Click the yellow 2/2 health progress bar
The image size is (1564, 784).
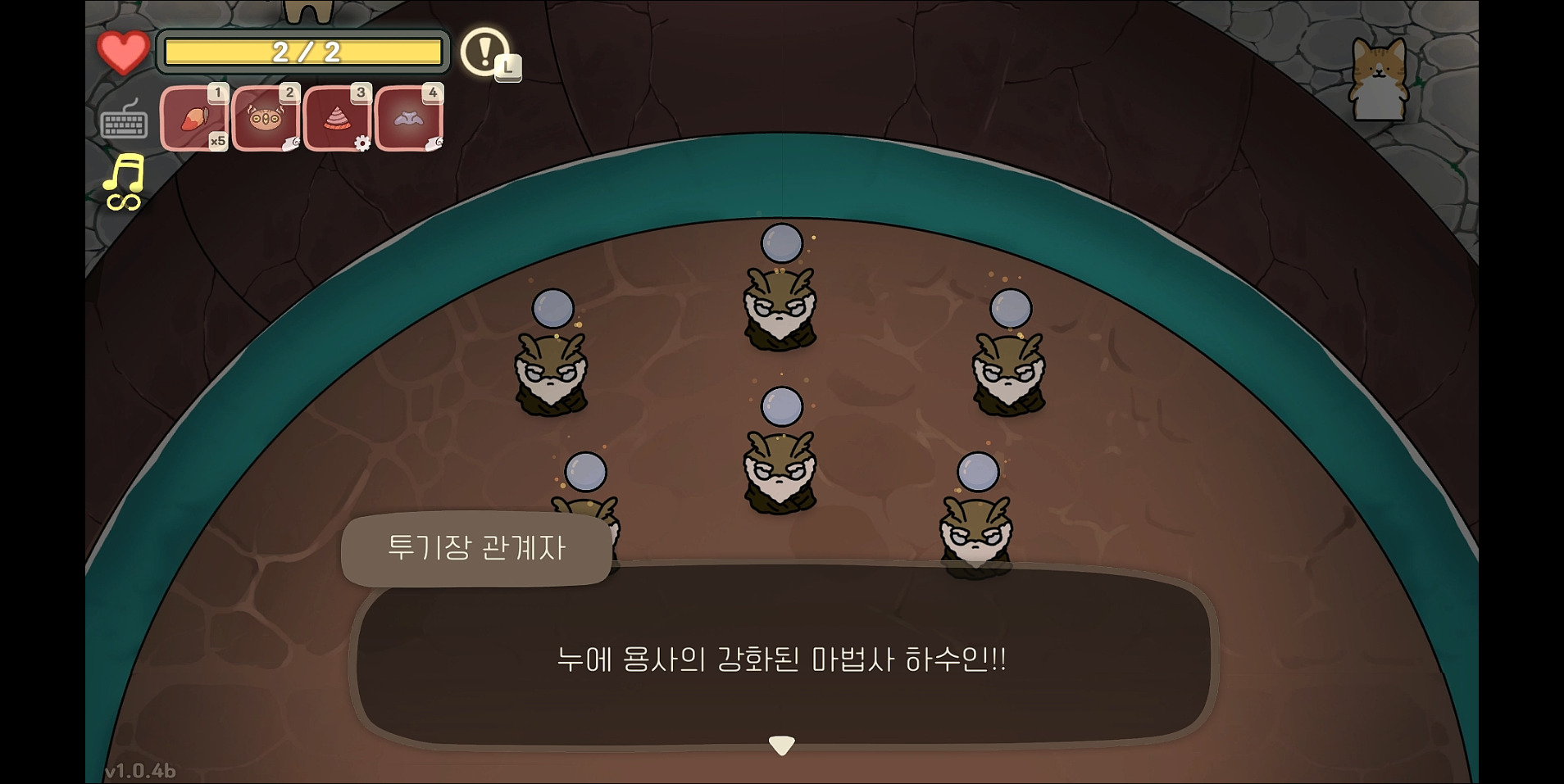point(302,52)
